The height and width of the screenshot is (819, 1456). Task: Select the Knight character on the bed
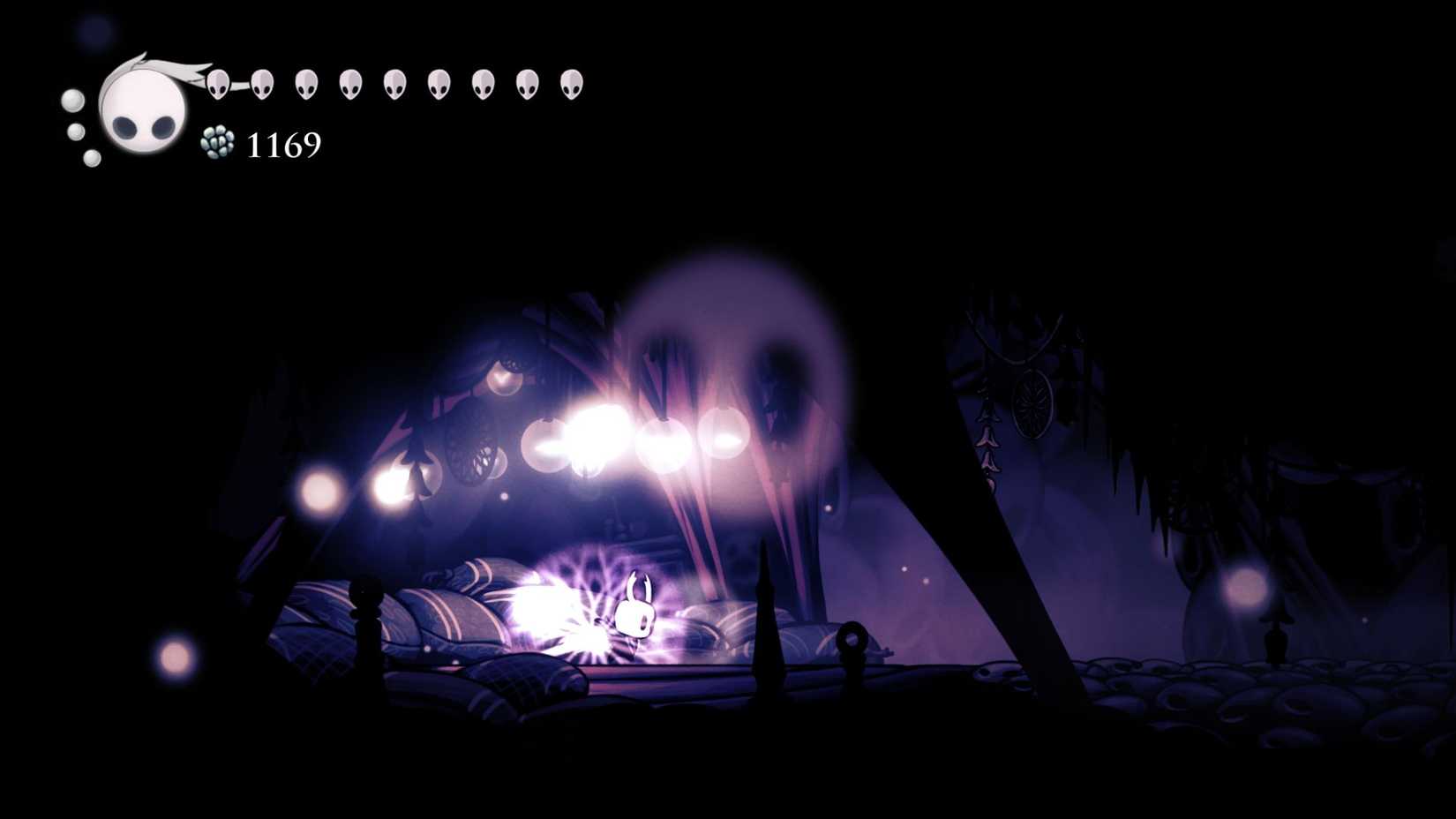coord(637,613)
